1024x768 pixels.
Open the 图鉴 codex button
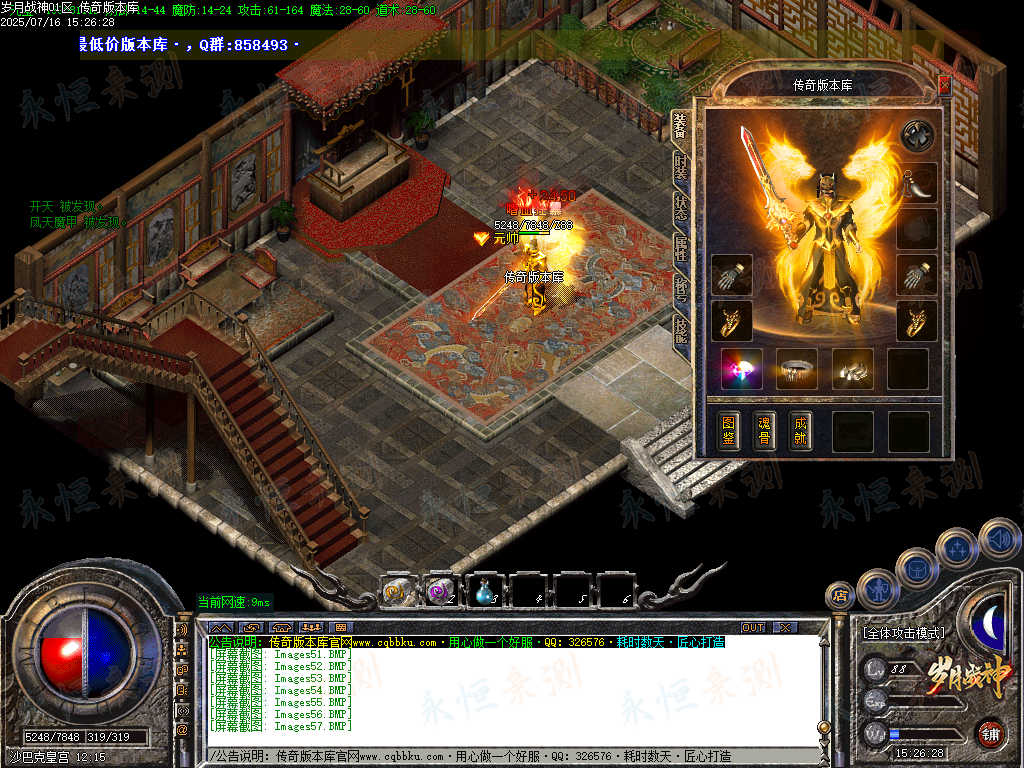pos(730,431)
